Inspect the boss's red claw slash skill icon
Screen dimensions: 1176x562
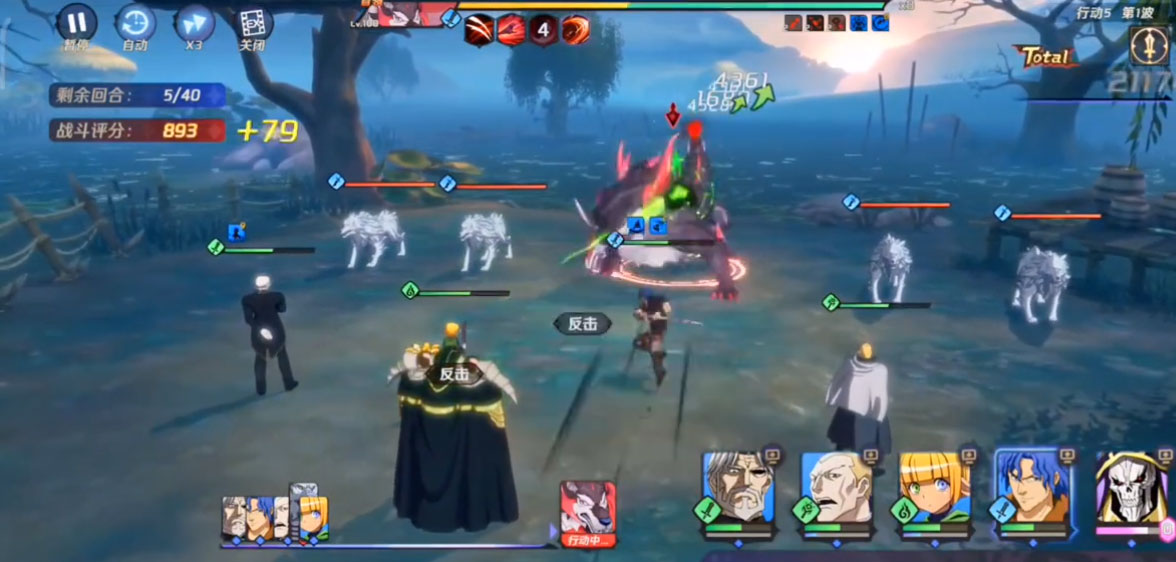tap(480, 29)
